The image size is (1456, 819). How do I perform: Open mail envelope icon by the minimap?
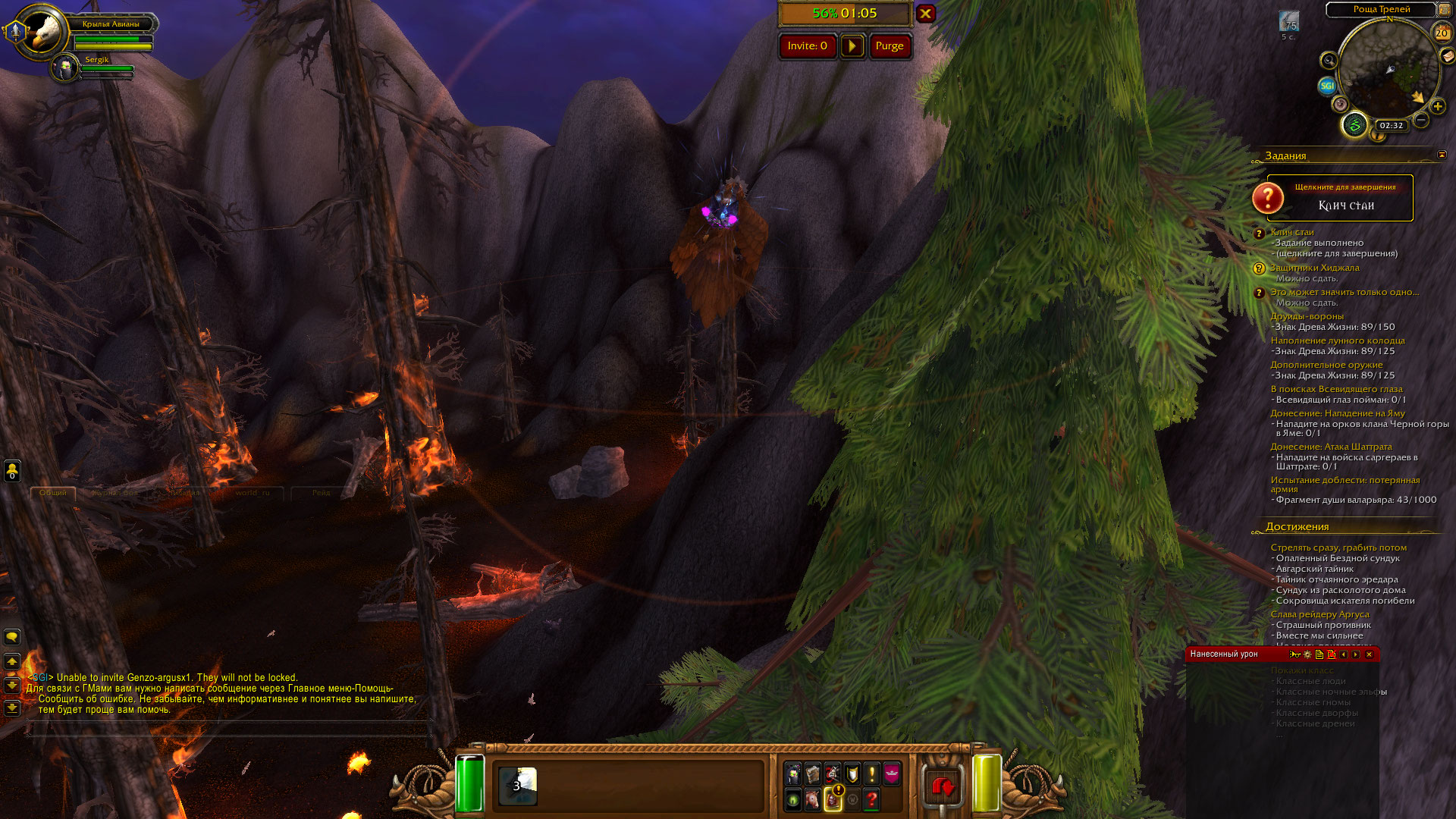point(1448,56)
